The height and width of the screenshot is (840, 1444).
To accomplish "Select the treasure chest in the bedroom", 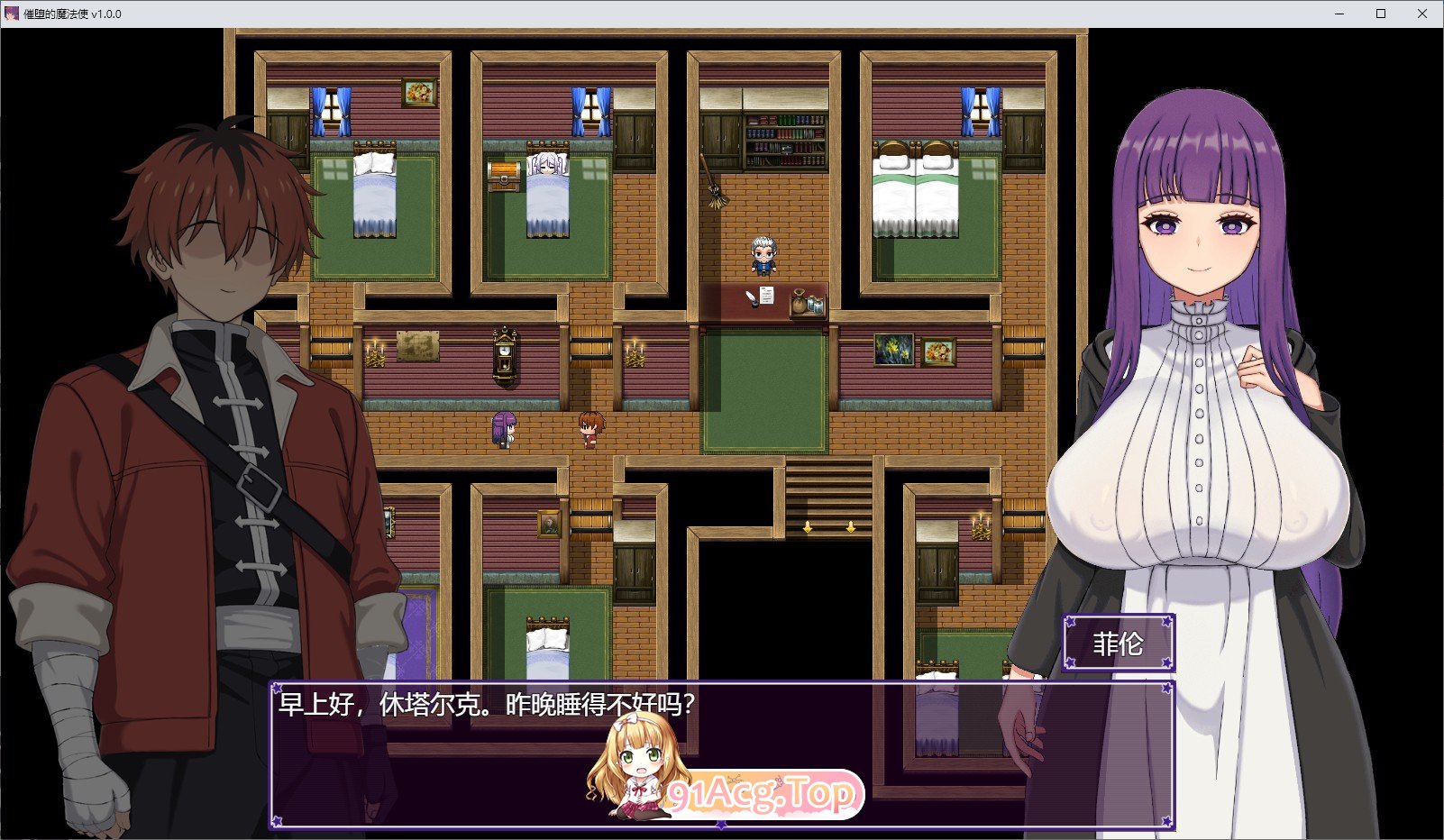I will point(503,175).
